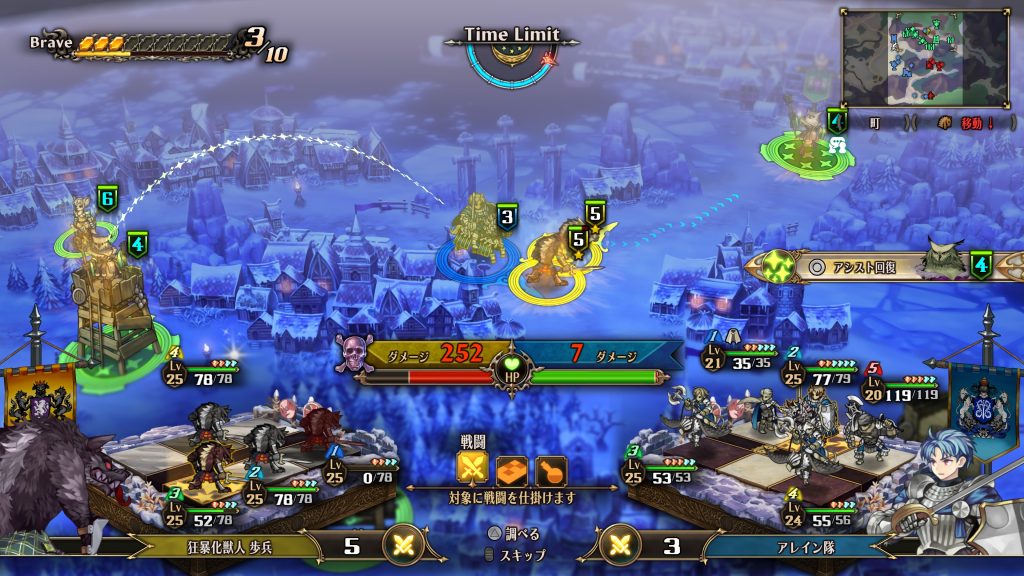Select the potion flask item command
Screen dimensions: 1024x576
pos(550,469)
